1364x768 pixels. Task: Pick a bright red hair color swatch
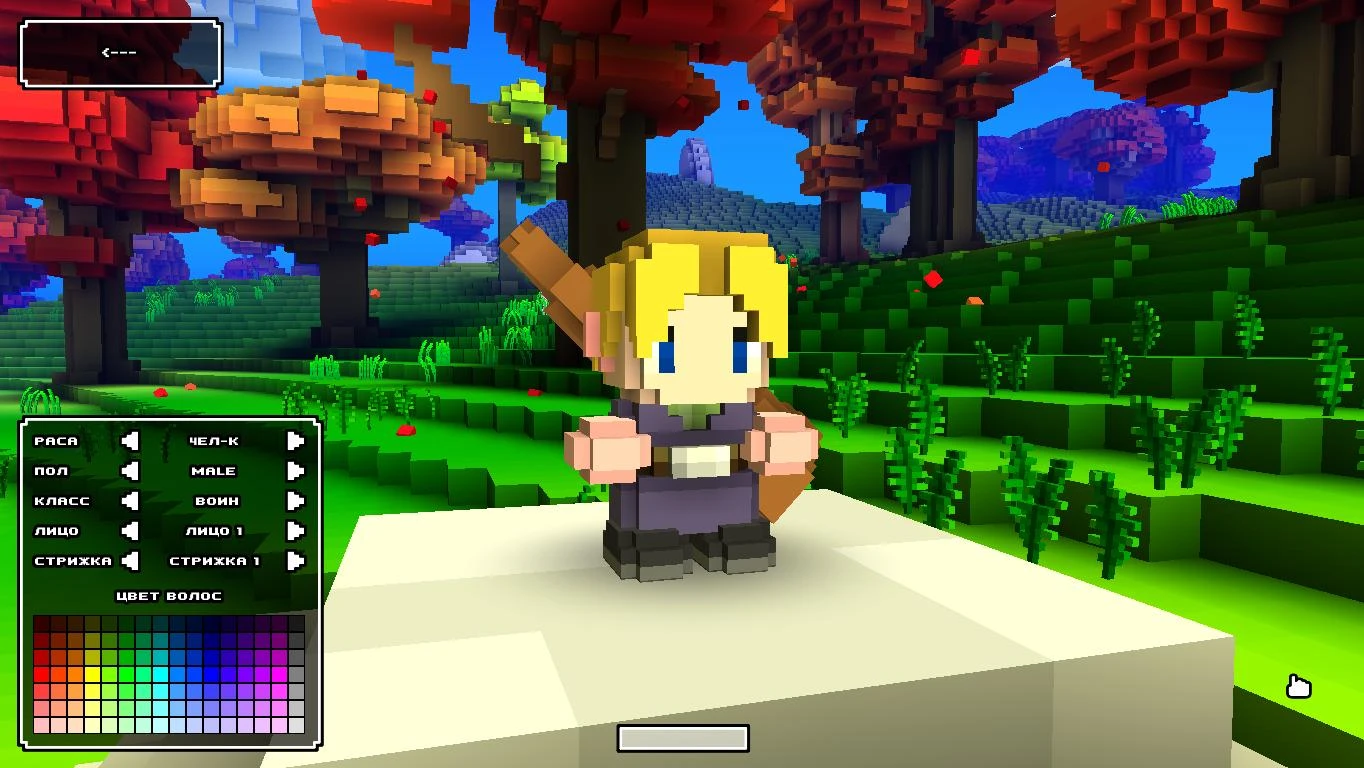click(x=41, y=676)
